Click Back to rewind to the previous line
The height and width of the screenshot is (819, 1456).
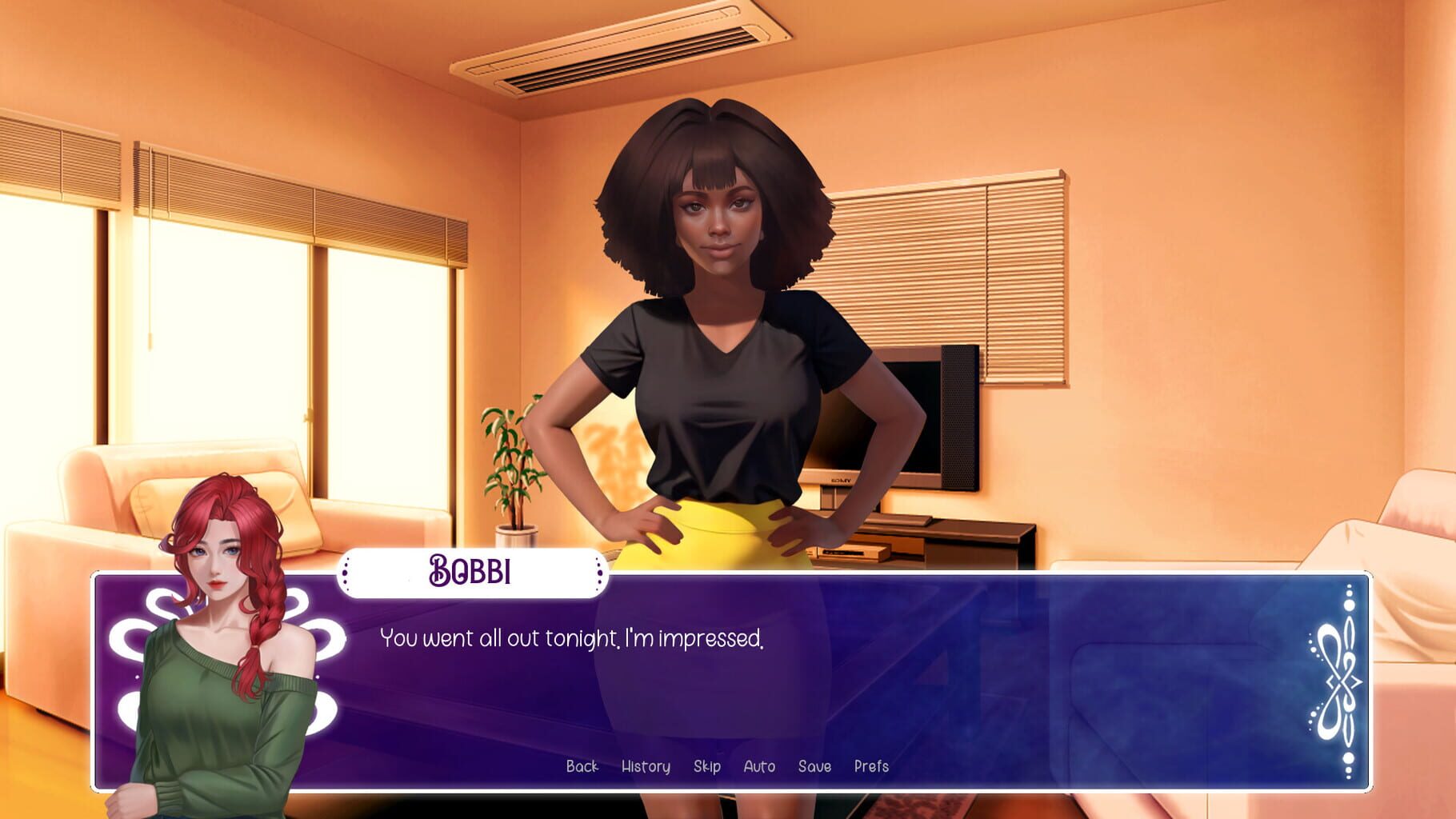[x=583, y=766]
